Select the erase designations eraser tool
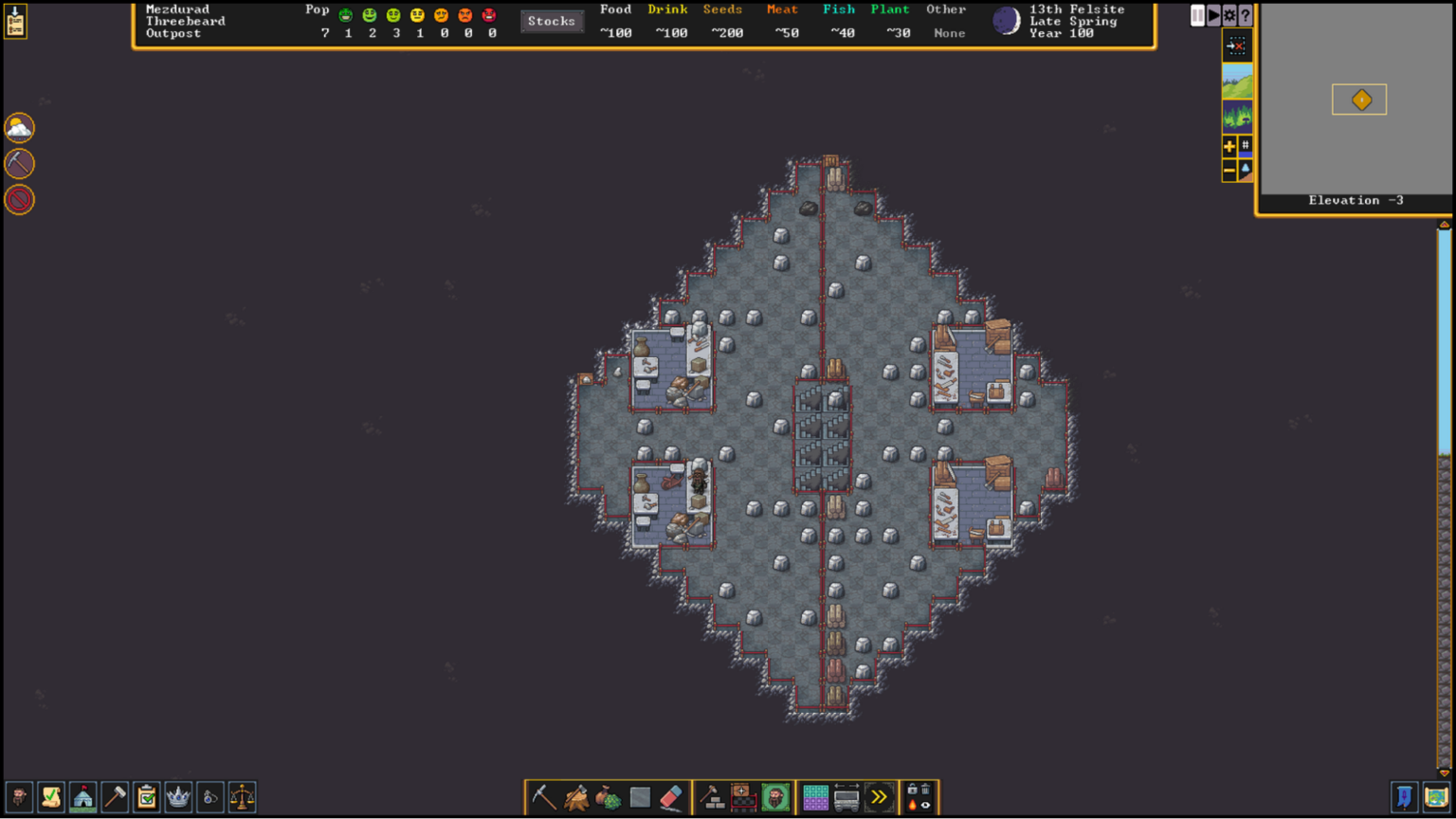 [672, 797]
